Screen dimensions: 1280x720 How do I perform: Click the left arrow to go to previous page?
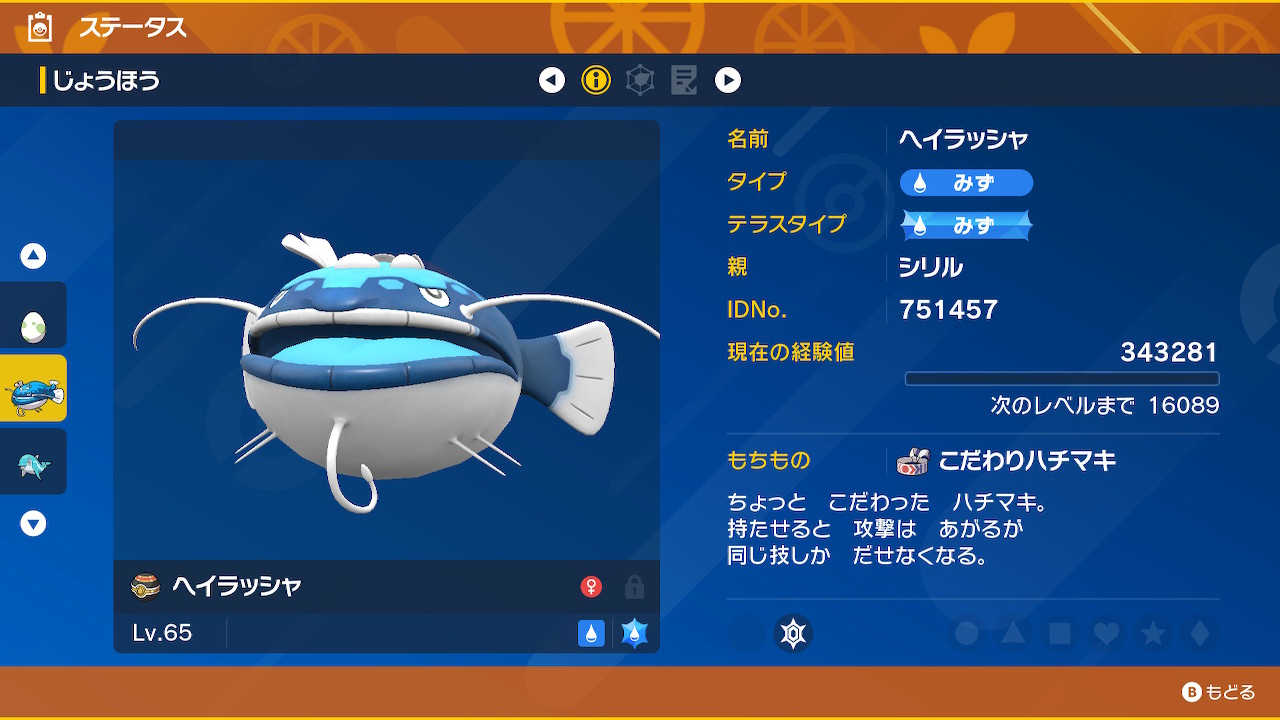click(552, 80)
